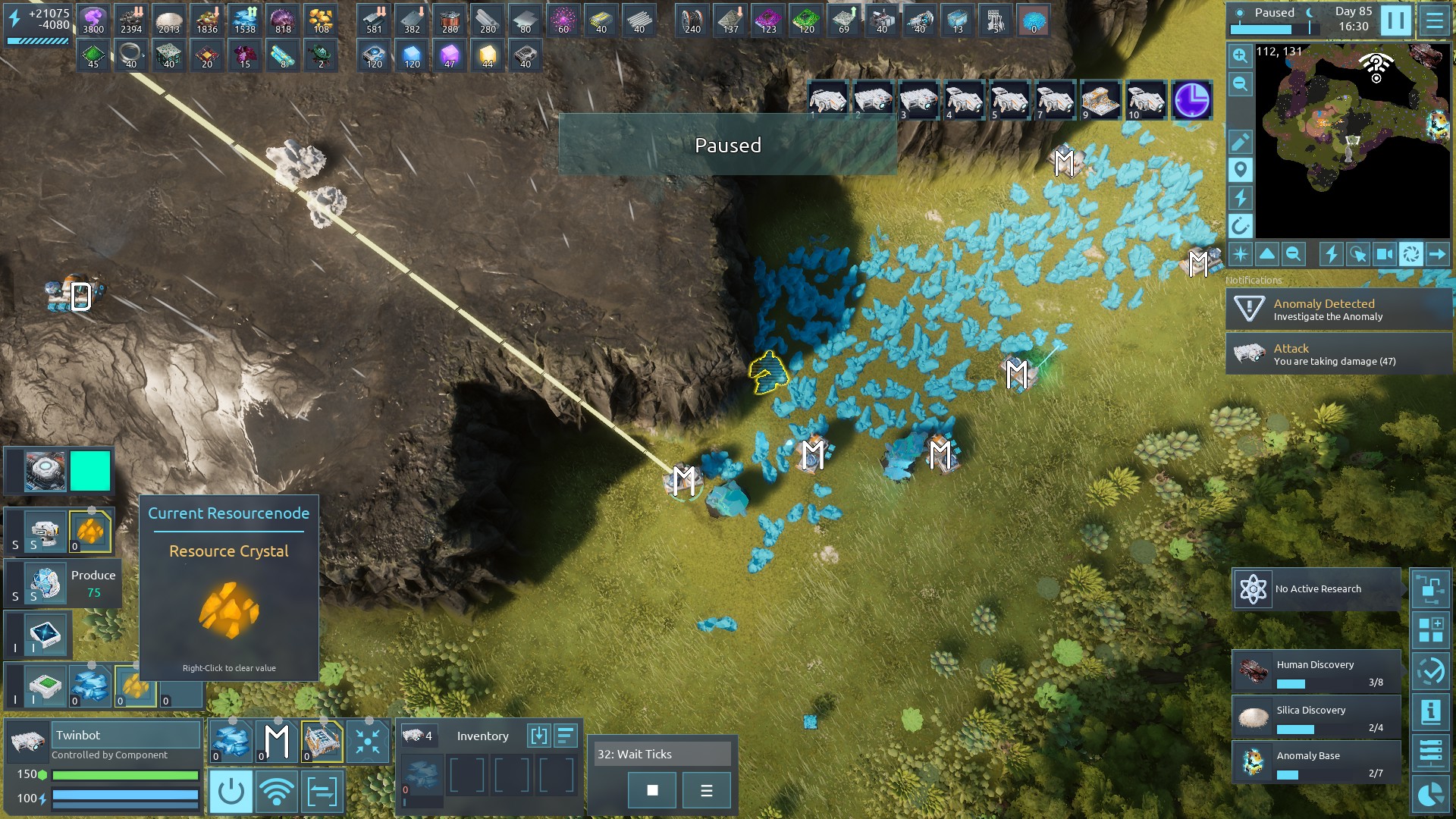Select the cyan color swatch
1456x819 pixels.
[x=90, y=471]
